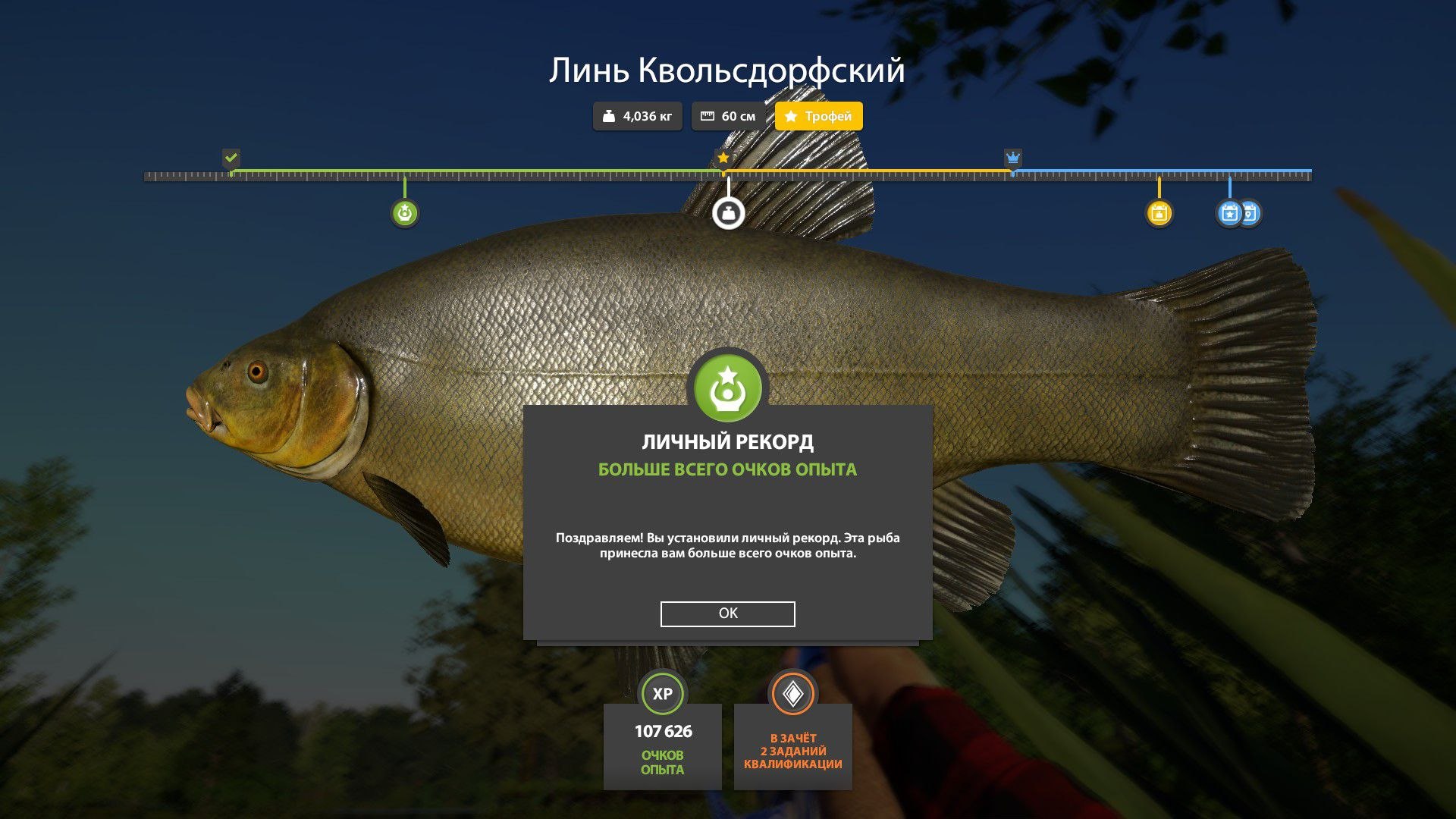Click the XP circle icon above the experience panel
Screen dimensions: 1456x819
pyautogui.click(x=662, y=692)
